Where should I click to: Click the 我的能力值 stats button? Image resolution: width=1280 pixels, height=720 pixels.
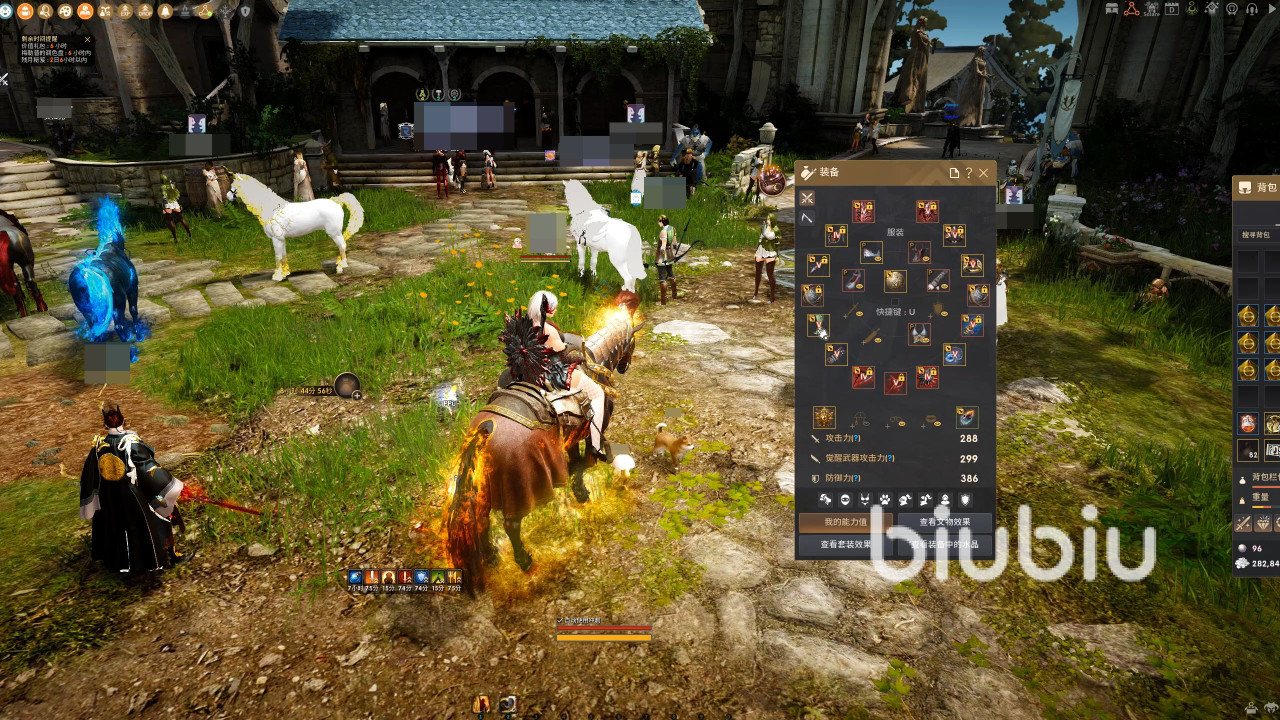pos(845,522)
